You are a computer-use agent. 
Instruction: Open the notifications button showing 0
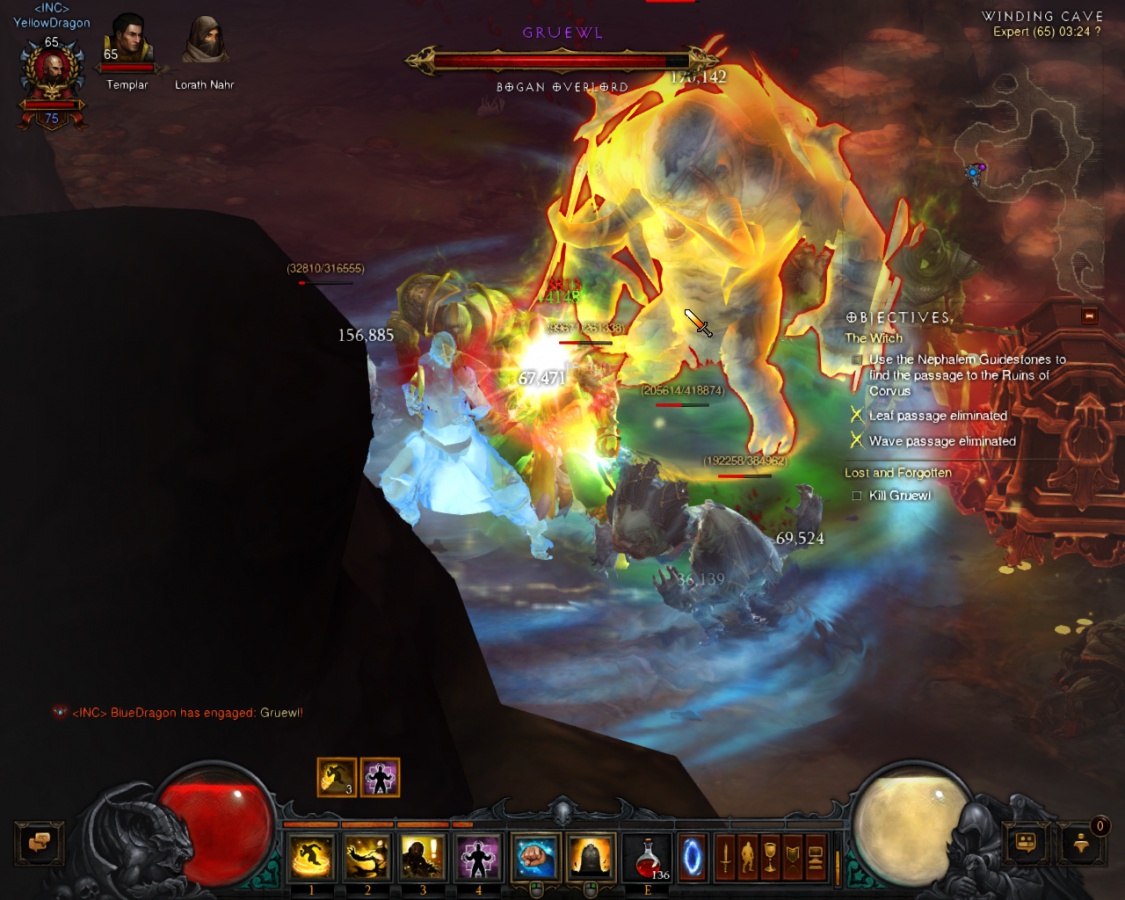1083,843
